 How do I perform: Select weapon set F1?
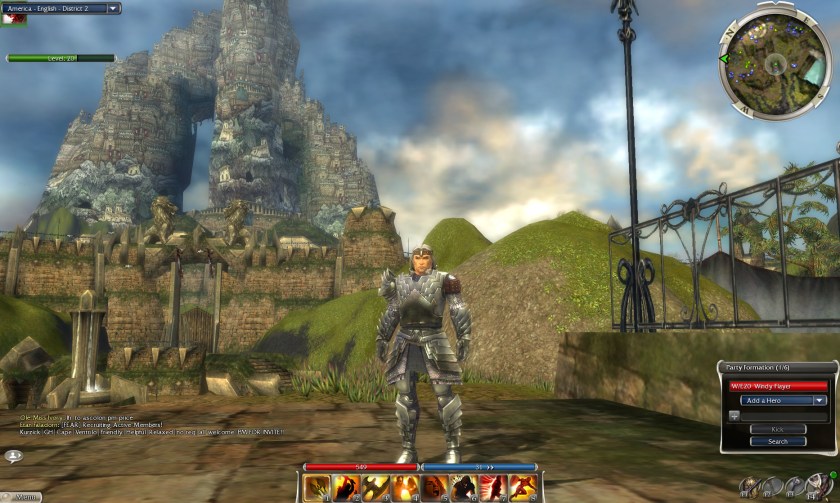(x=749, y=486)
